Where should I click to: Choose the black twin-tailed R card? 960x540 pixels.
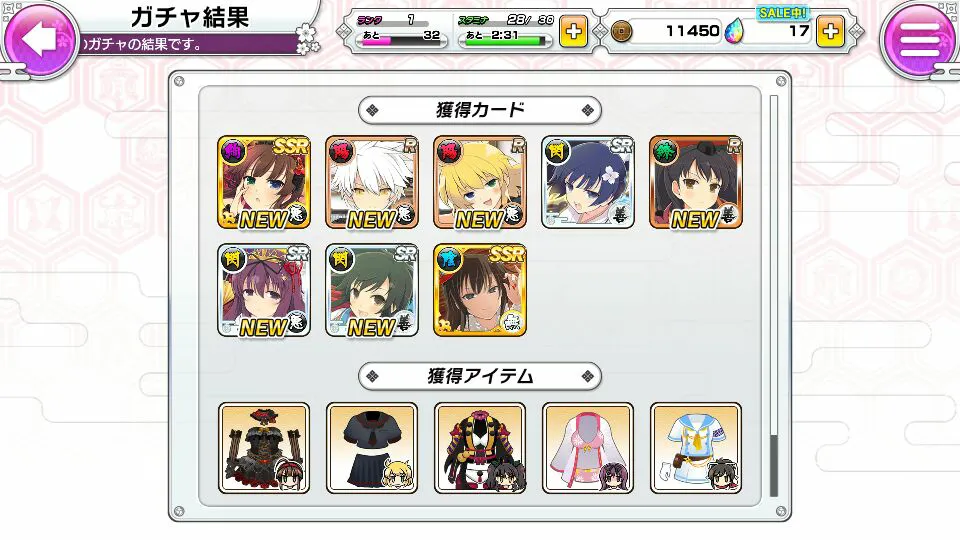coord(696,182)
